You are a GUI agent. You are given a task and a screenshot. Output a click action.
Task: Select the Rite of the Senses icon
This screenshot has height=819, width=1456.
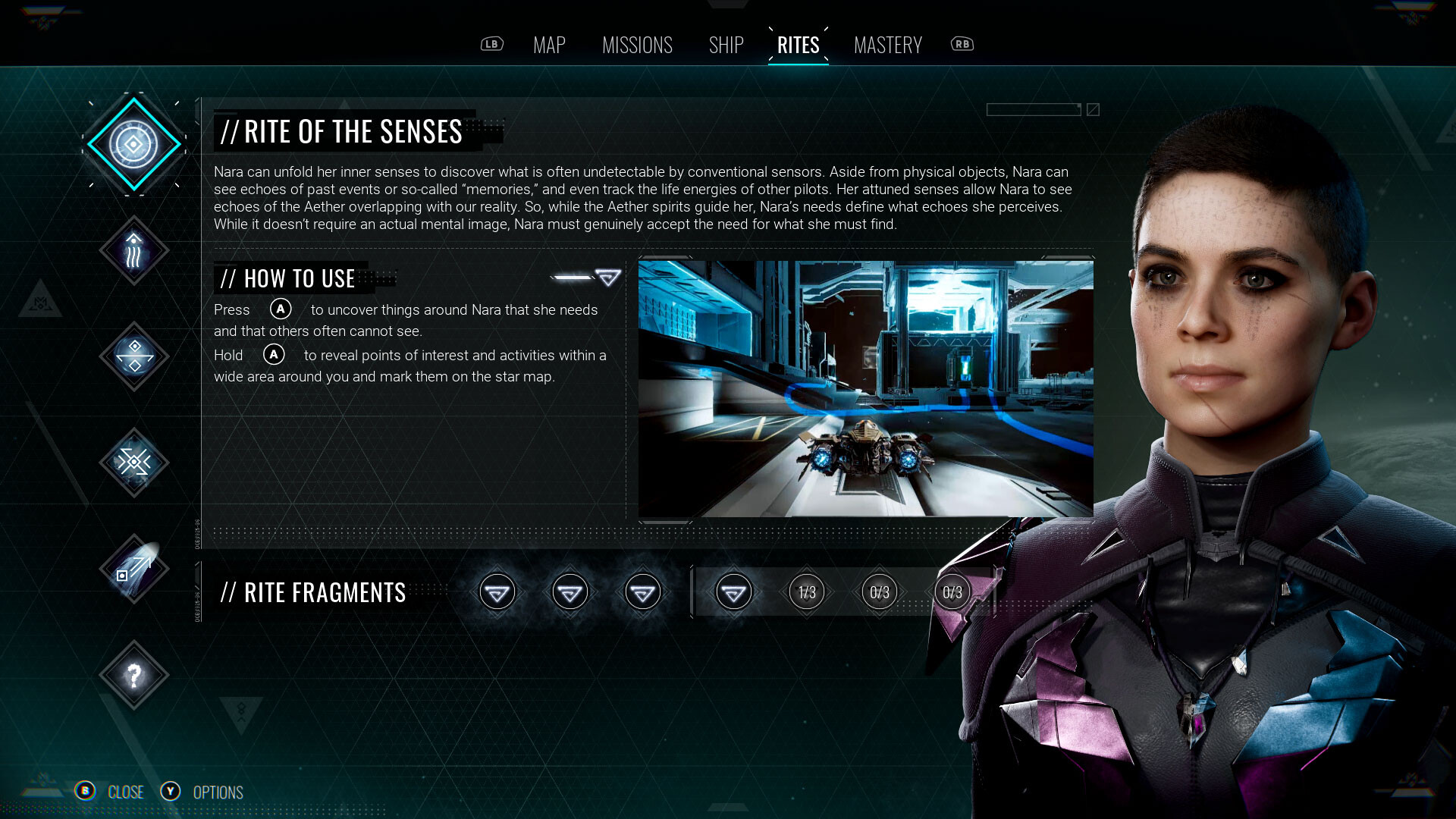133,144
